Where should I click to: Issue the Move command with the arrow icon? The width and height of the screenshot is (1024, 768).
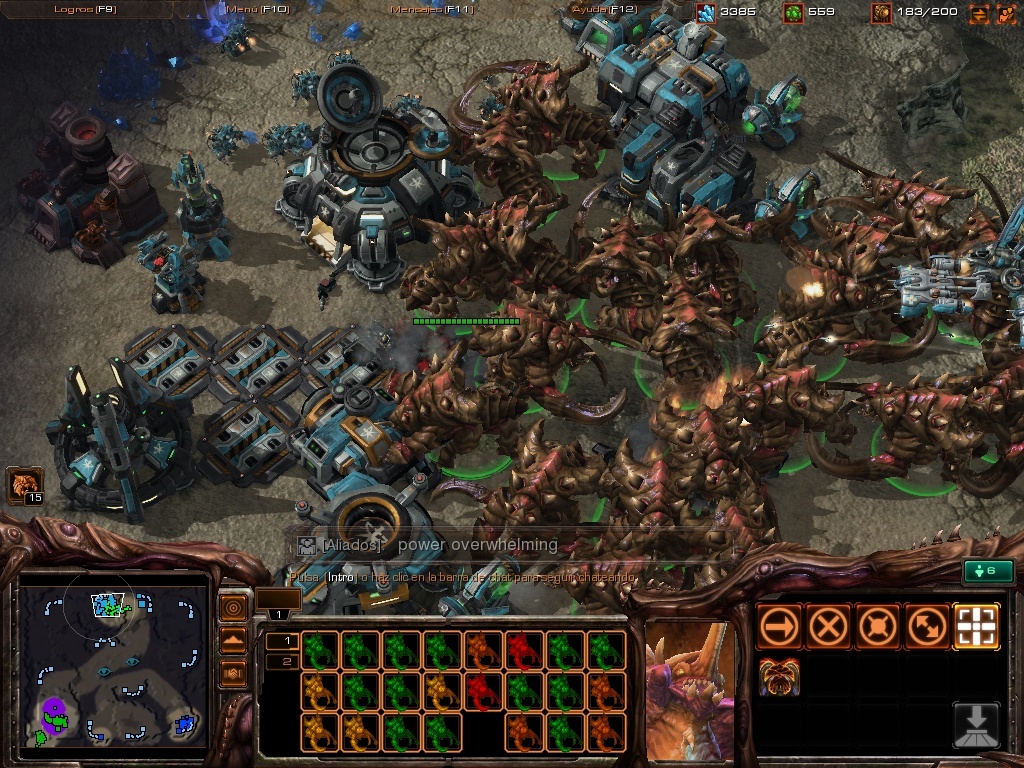point(779,627)
